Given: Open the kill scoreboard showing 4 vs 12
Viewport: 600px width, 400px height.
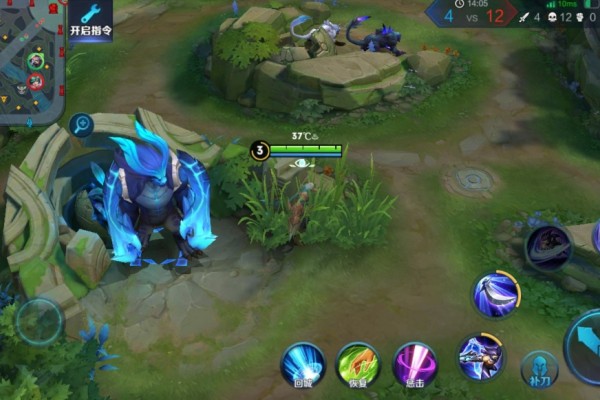Looking at the screenshot, I should click(x=468, y=14).
